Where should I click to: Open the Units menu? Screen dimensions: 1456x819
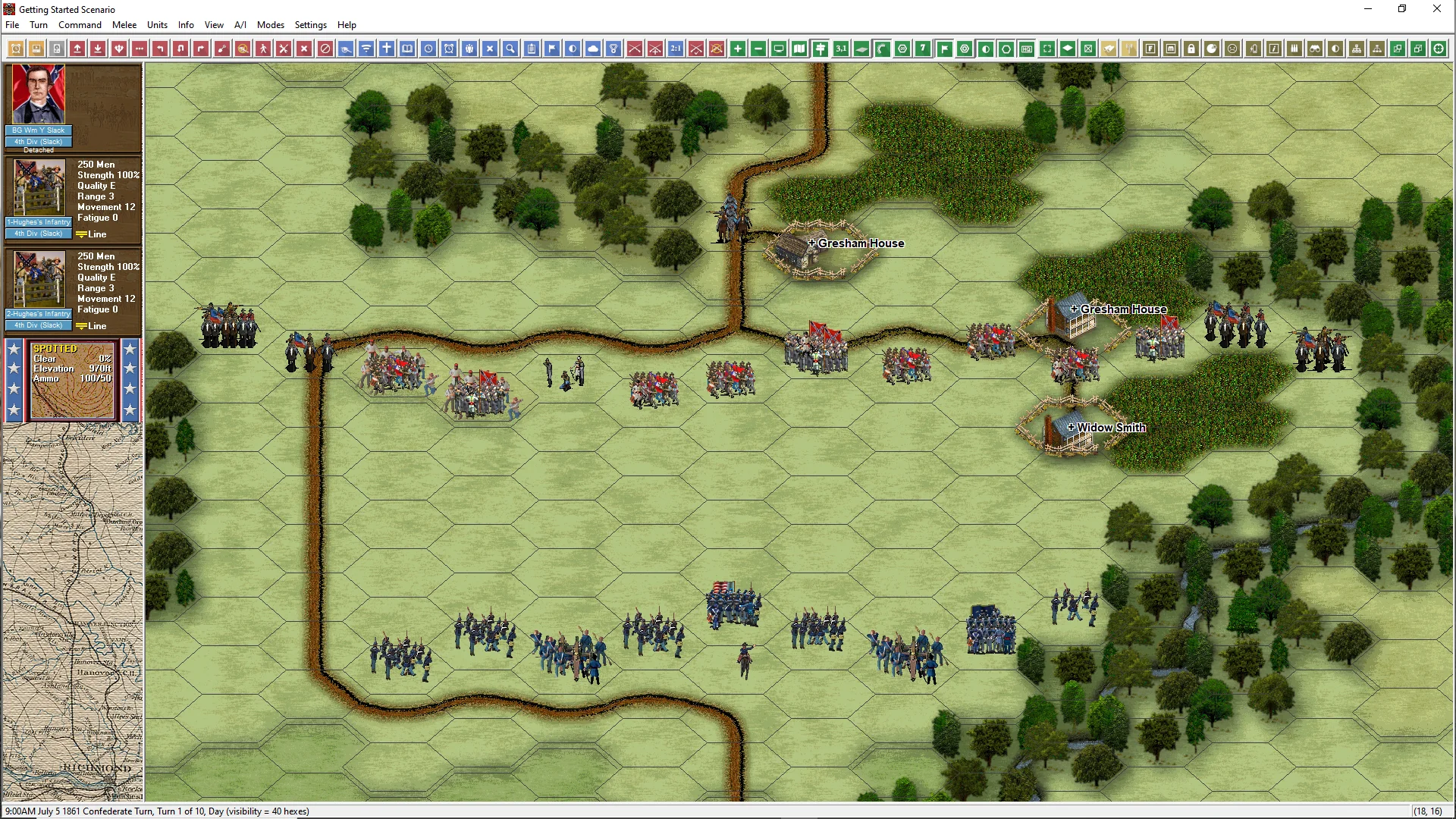point(157,25)
